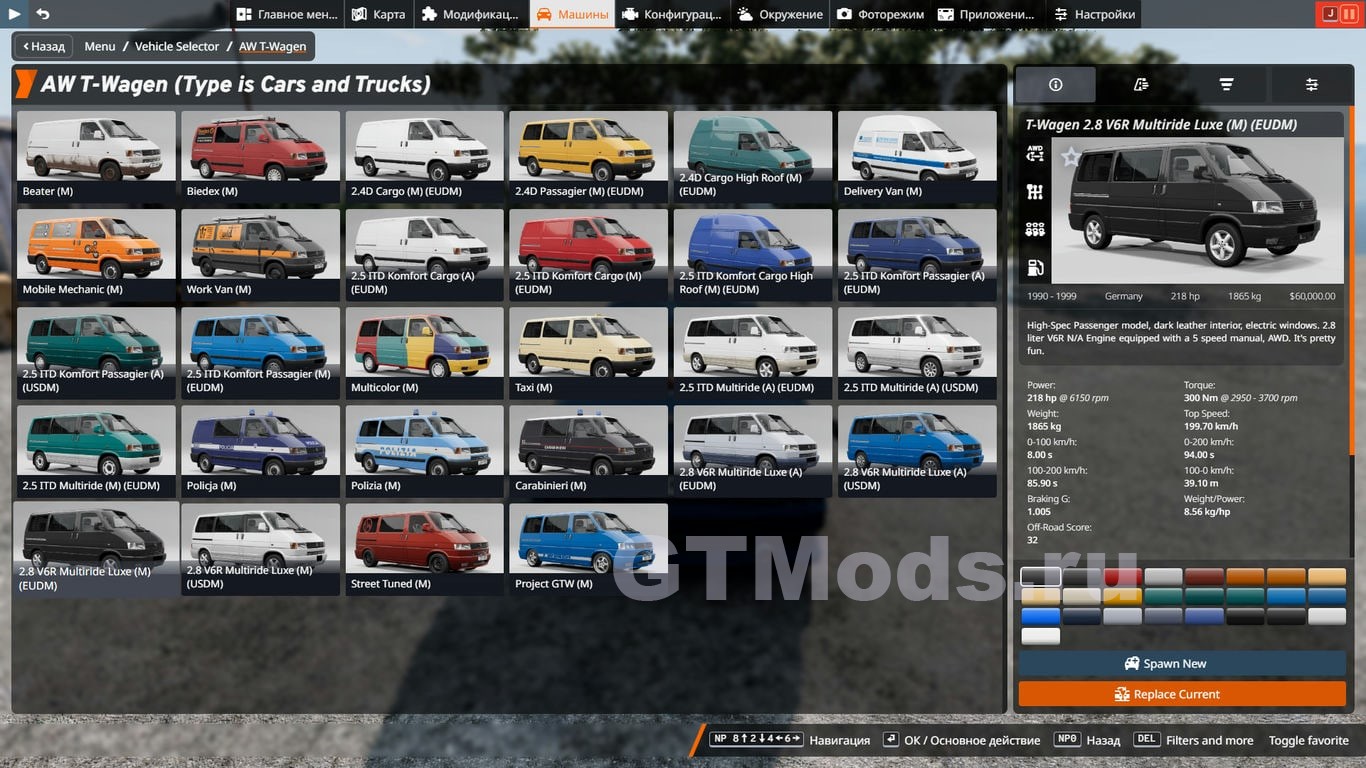Select the Policja (M) police van
The height and width of the screenshot is (768, 1366).
(260, 449)
